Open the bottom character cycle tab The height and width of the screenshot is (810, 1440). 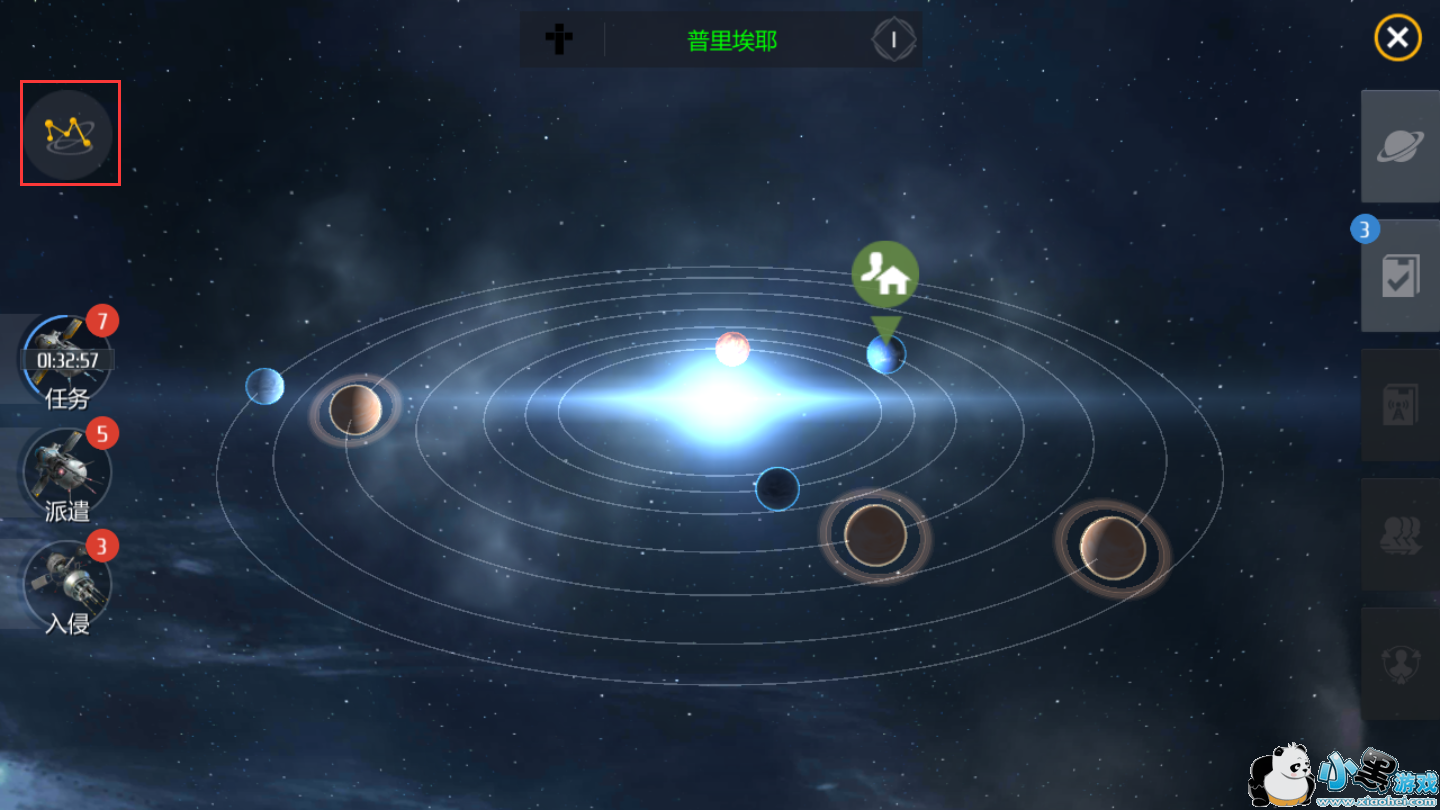(1400, 663)
